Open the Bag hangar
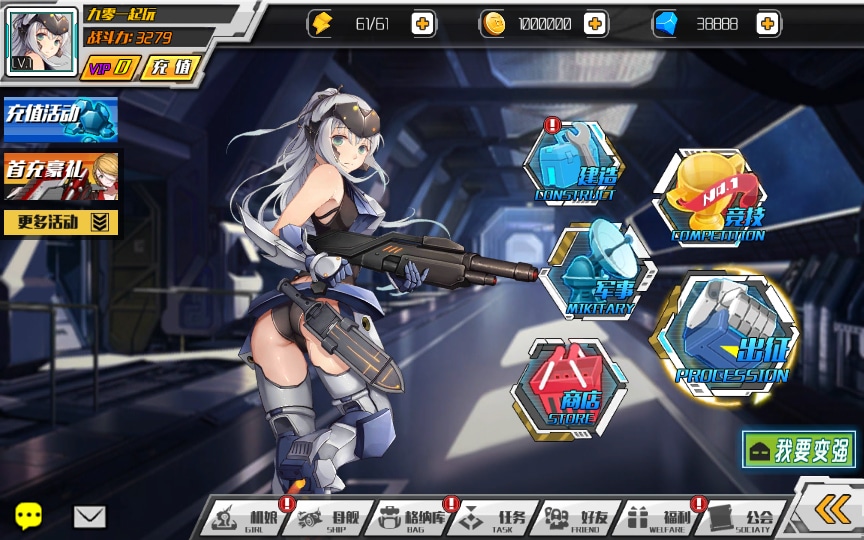The width and height of the screenshot is (864, 540). 411,518
